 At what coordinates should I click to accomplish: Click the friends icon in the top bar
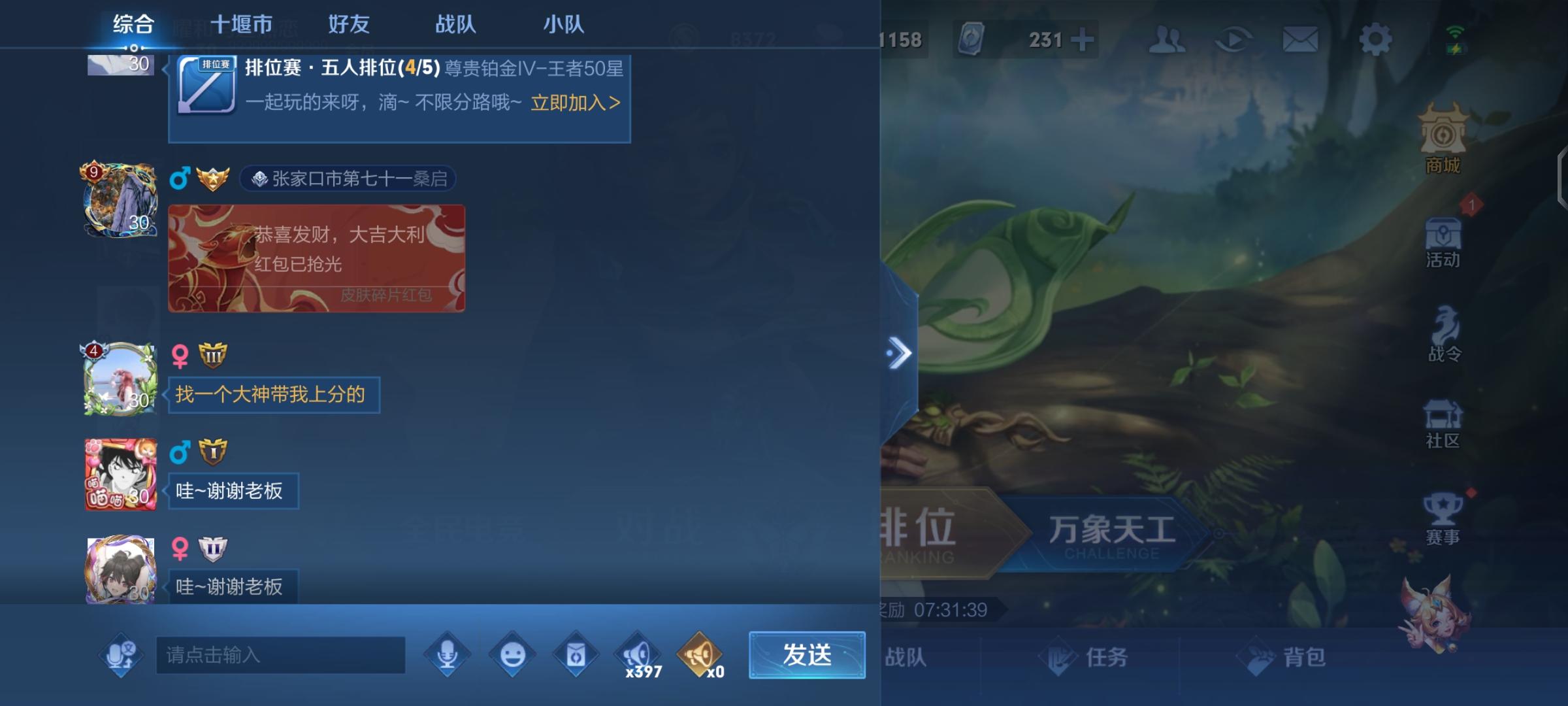[x=1169, y=39]
